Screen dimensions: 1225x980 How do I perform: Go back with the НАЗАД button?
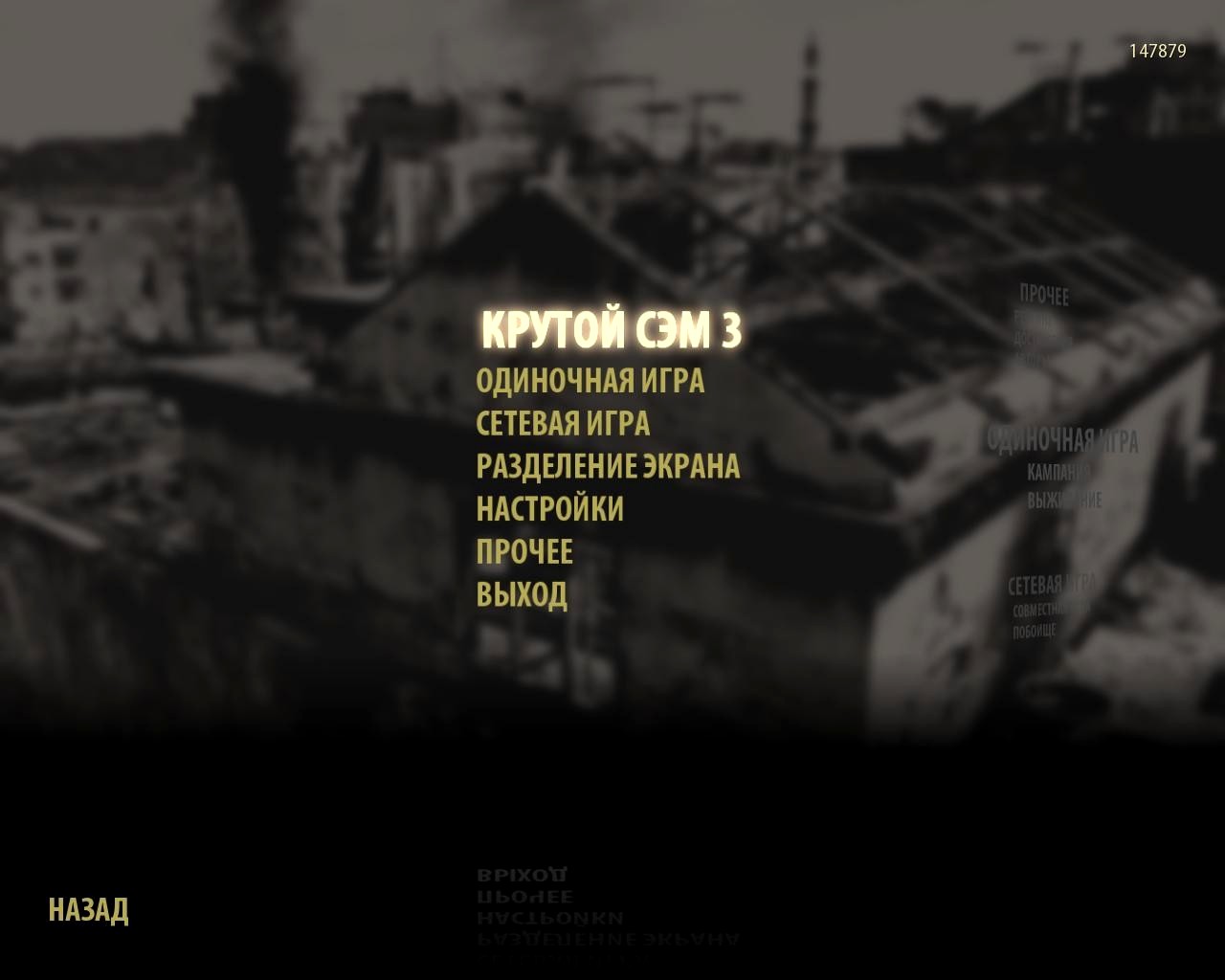pyautogui.click(x=88, y=909)
